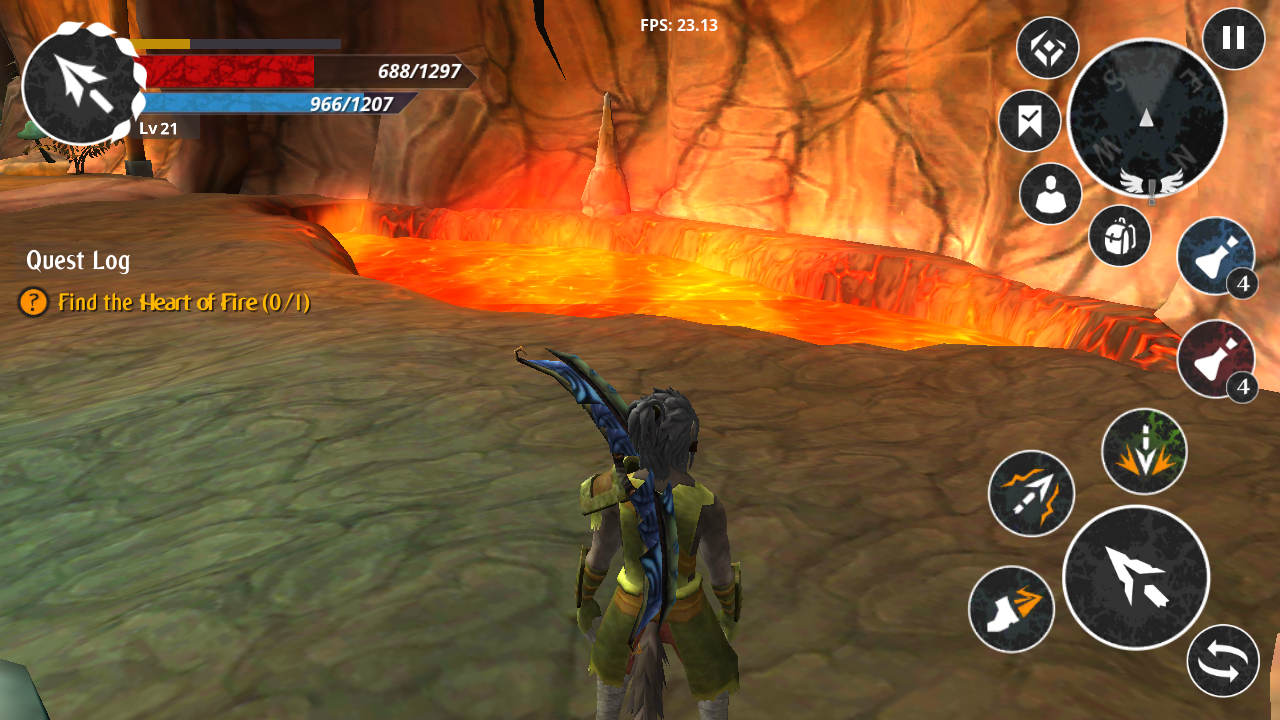Activate the boot dash skill
Viewport: 1280px width, 720px height.
point(1011,609)
